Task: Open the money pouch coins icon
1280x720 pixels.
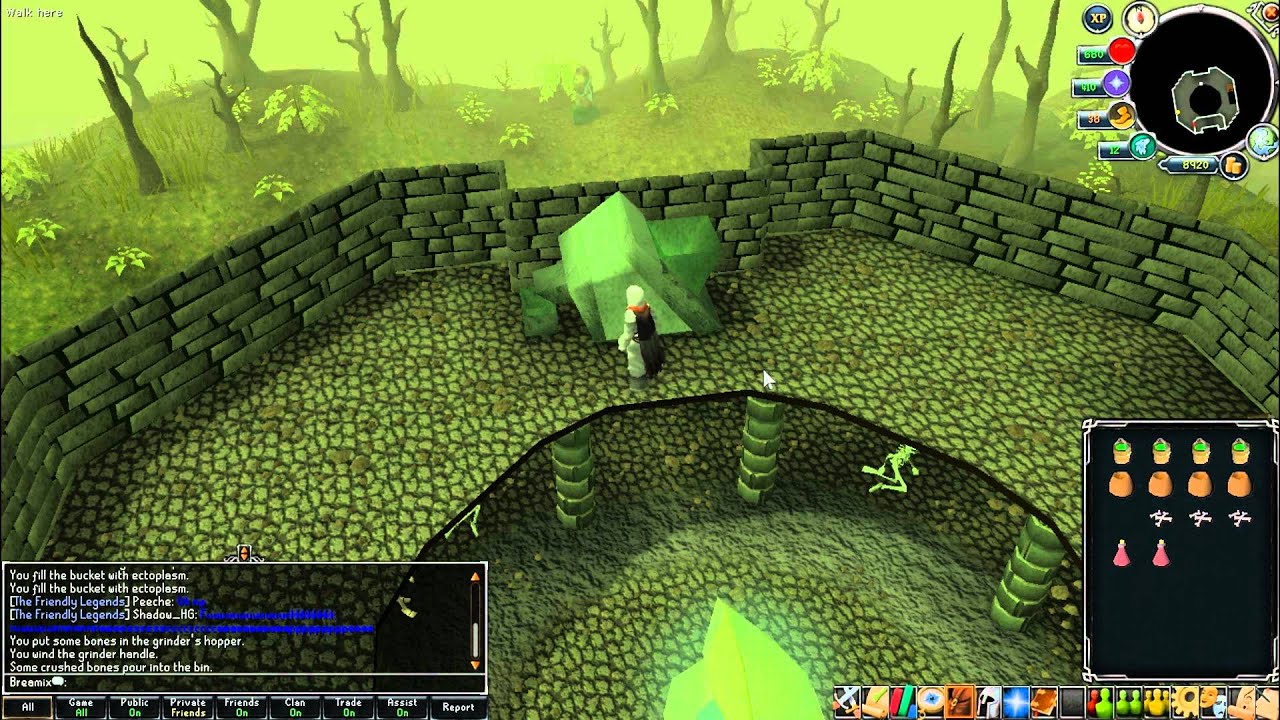Action: coord(1234,165)
